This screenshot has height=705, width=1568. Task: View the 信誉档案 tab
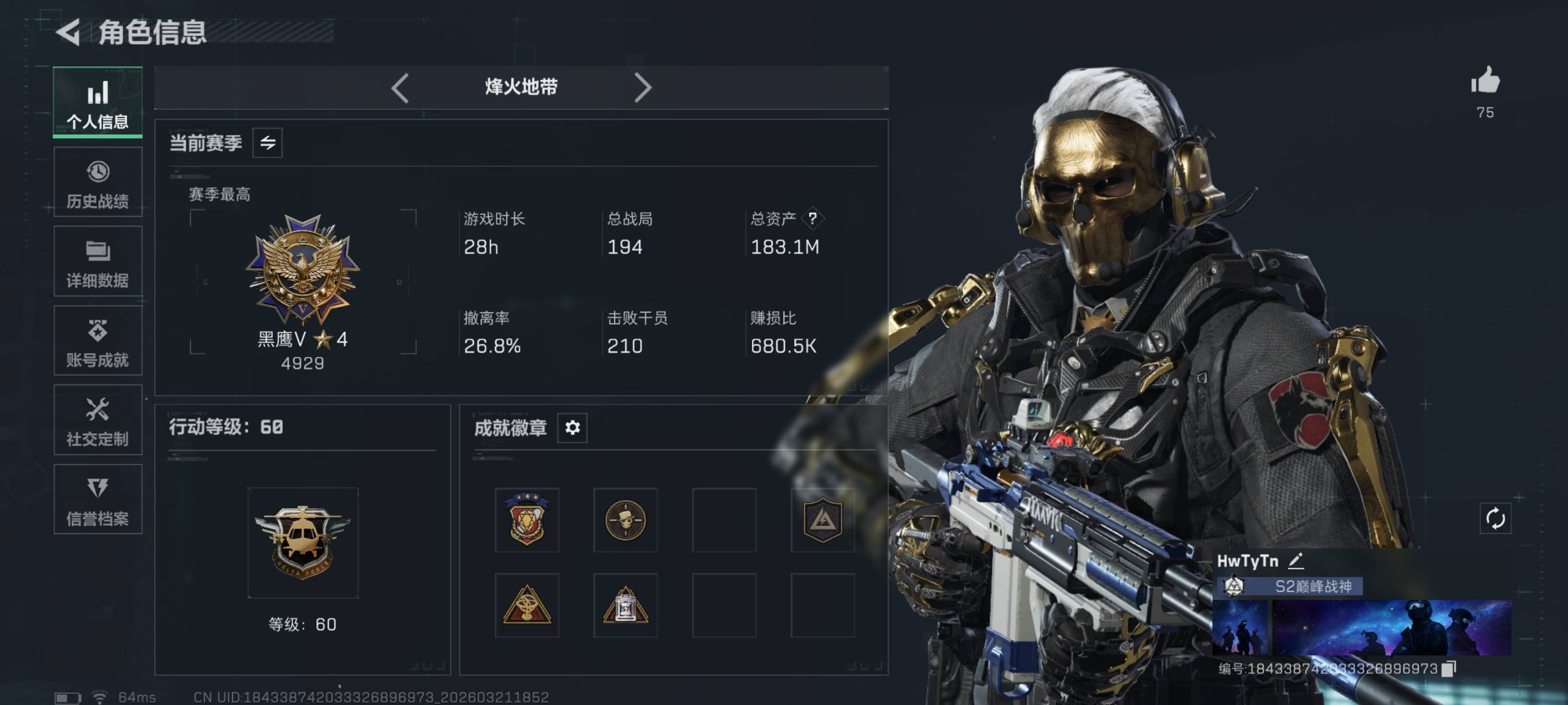pos(97,499)
